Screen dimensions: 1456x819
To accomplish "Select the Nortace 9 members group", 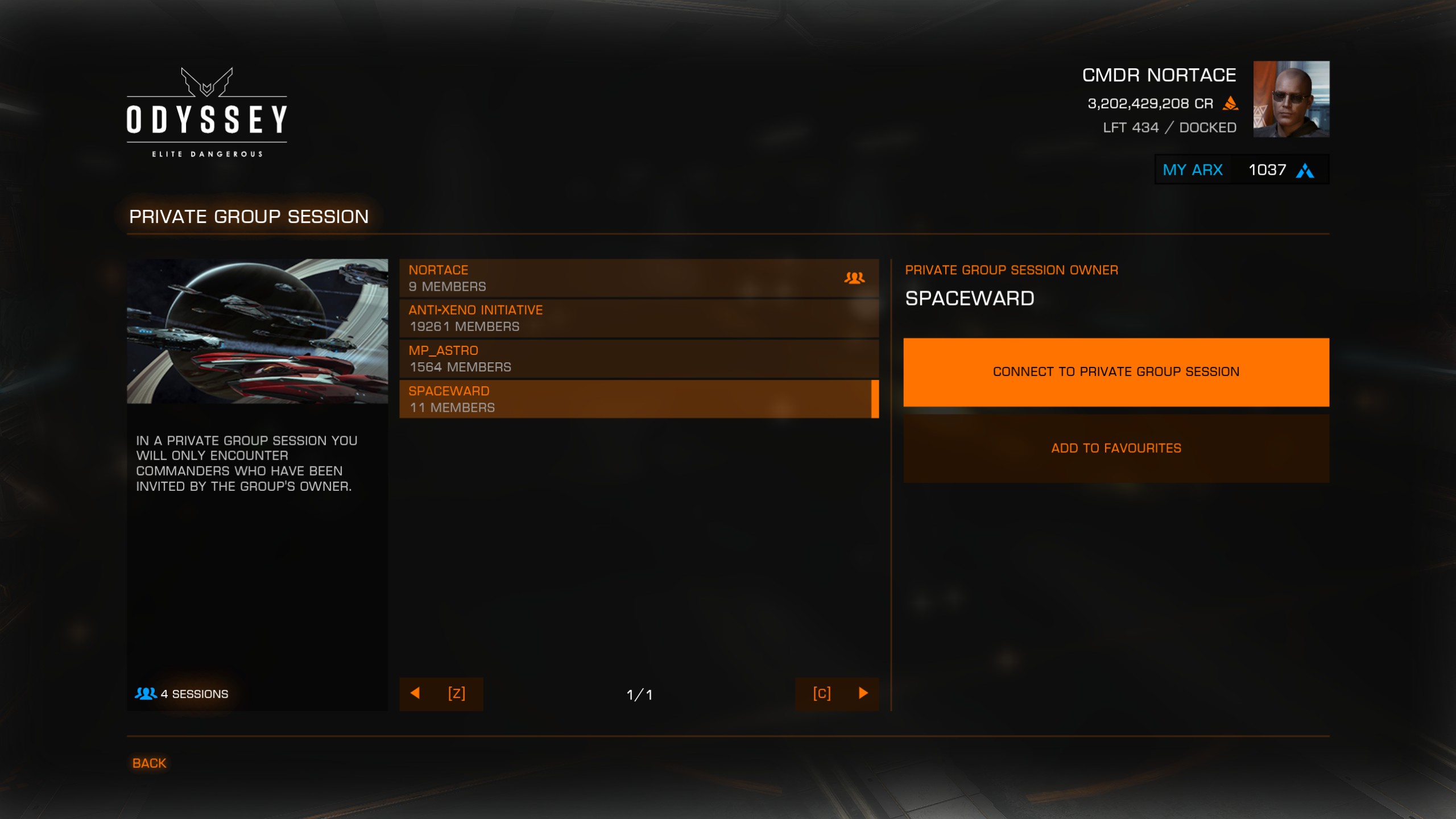I will [638, 278].
